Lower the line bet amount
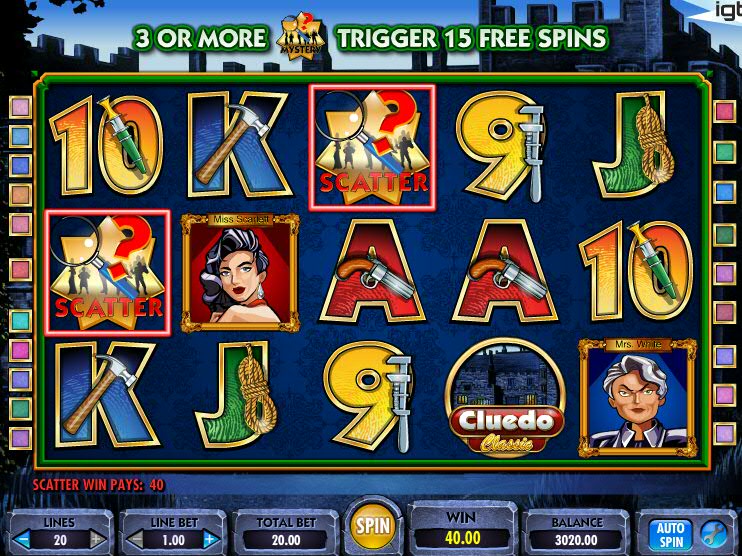Image resolution: width=742 pixels, height=556 pixels. pos(133,540)
